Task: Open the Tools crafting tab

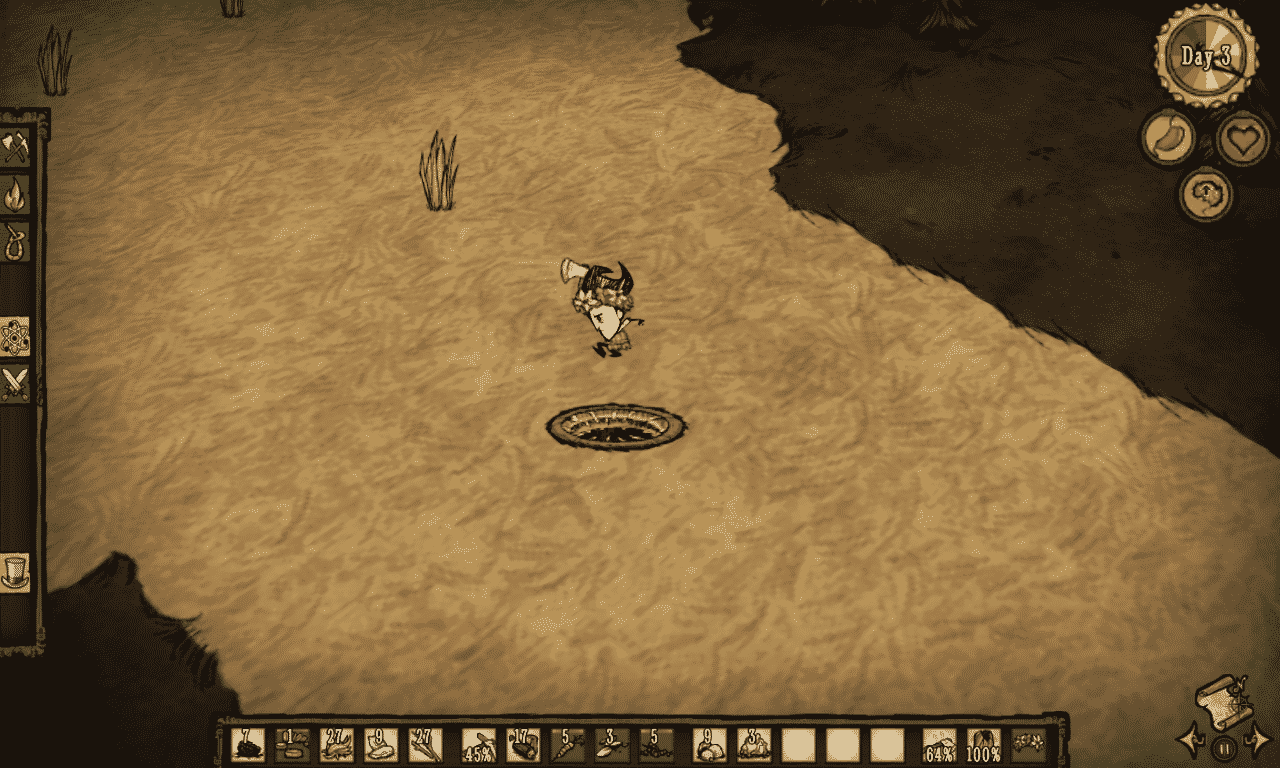Action: point(16,148)
